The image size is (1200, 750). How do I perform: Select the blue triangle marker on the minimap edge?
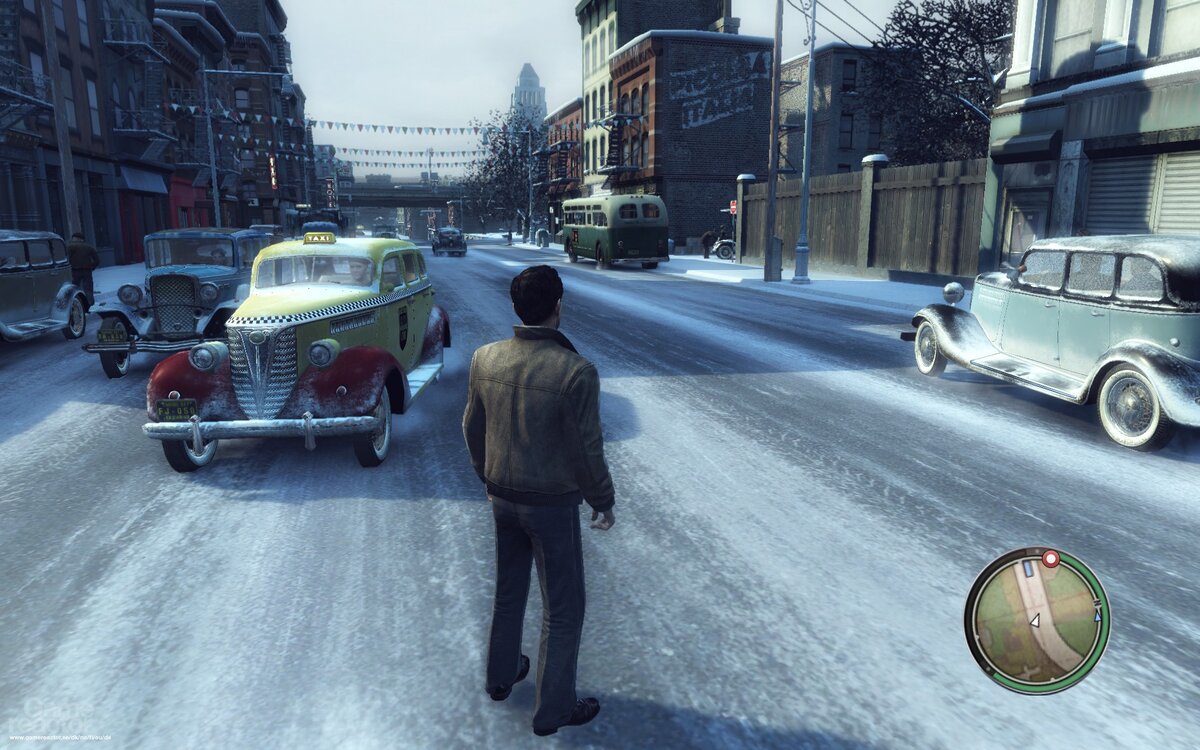point(1097,616)
